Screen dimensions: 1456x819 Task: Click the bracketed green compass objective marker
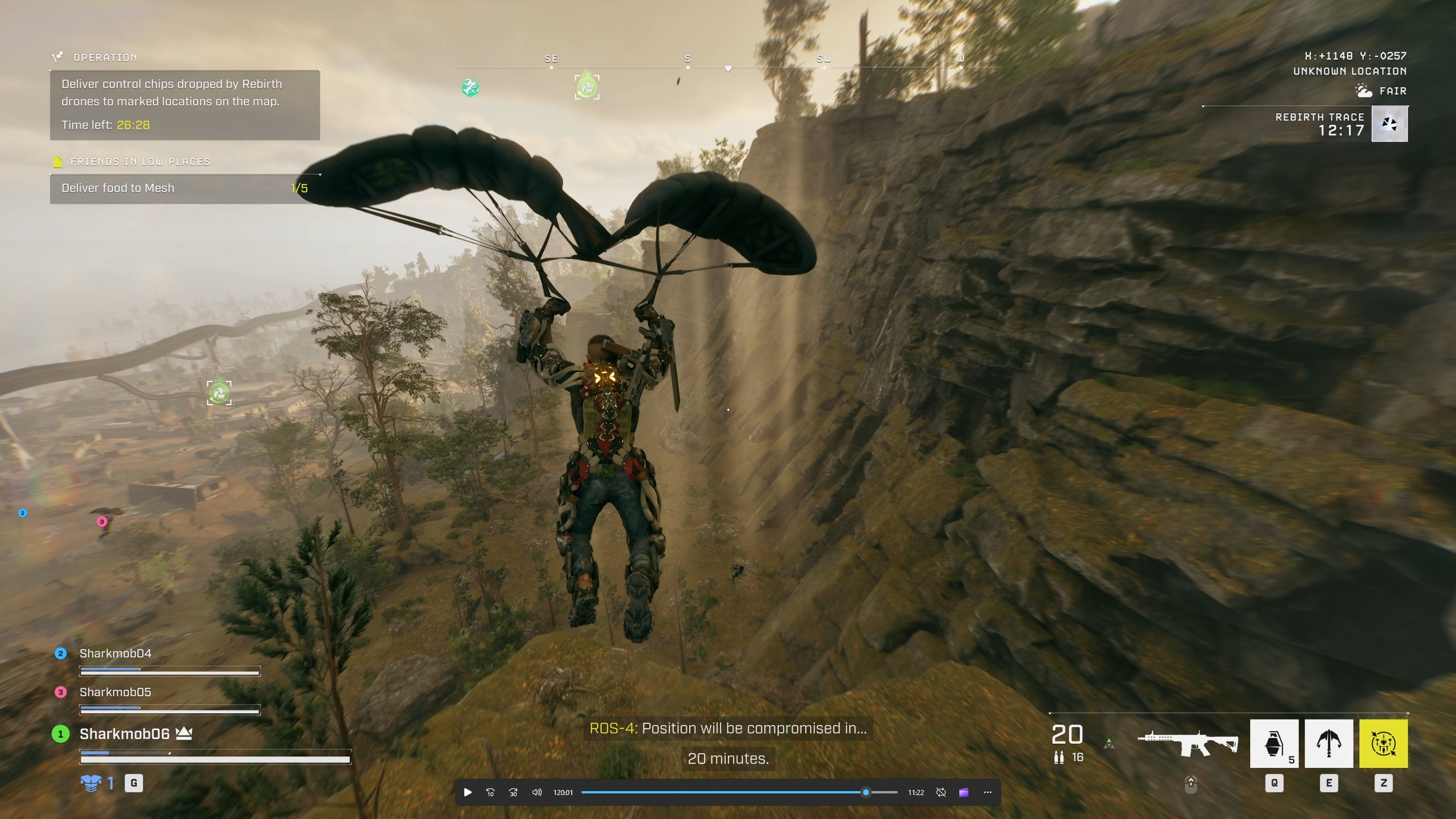587,87
